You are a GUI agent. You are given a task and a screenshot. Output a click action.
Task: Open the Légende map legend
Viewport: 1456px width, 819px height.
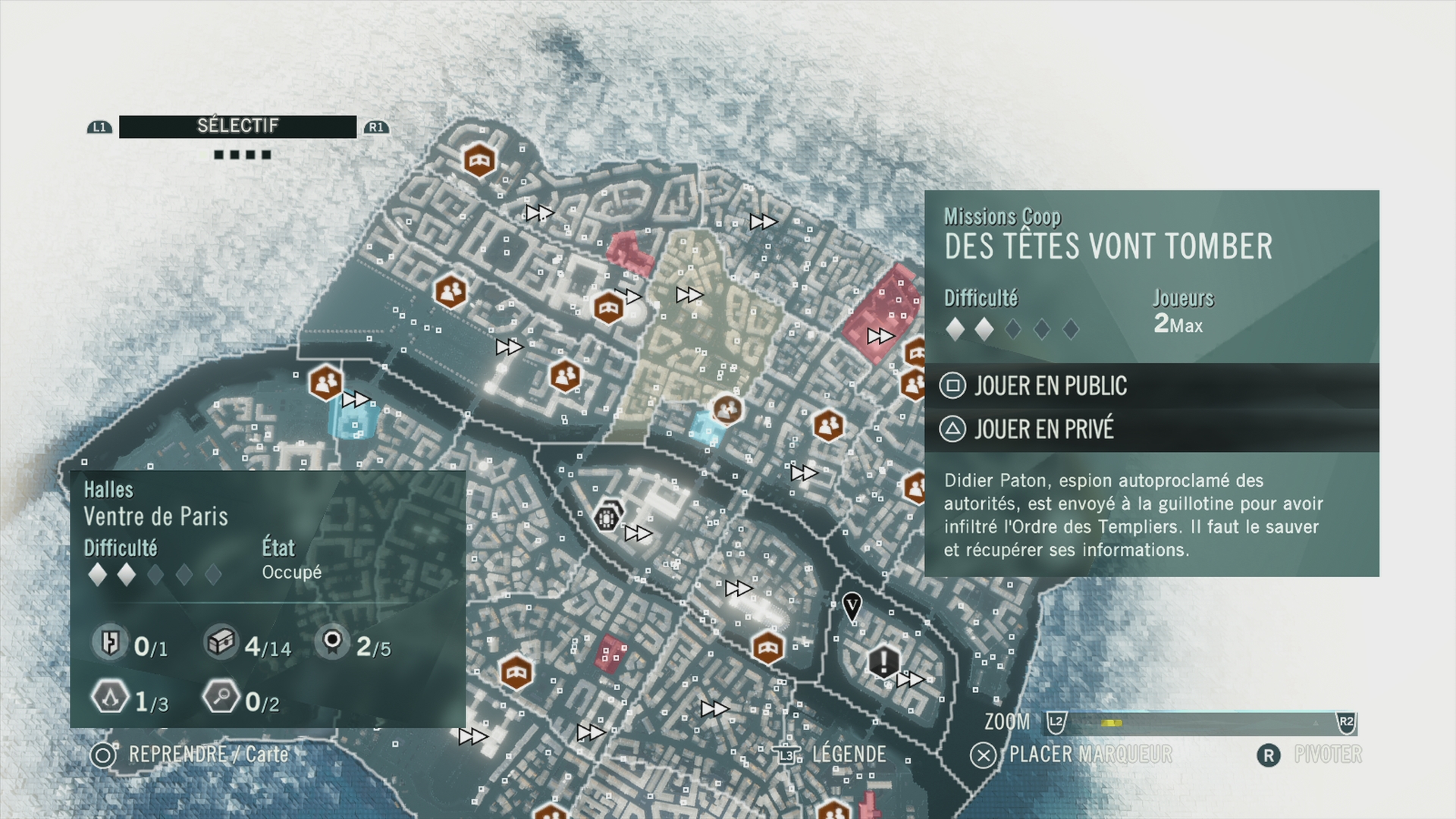(848, 755)
